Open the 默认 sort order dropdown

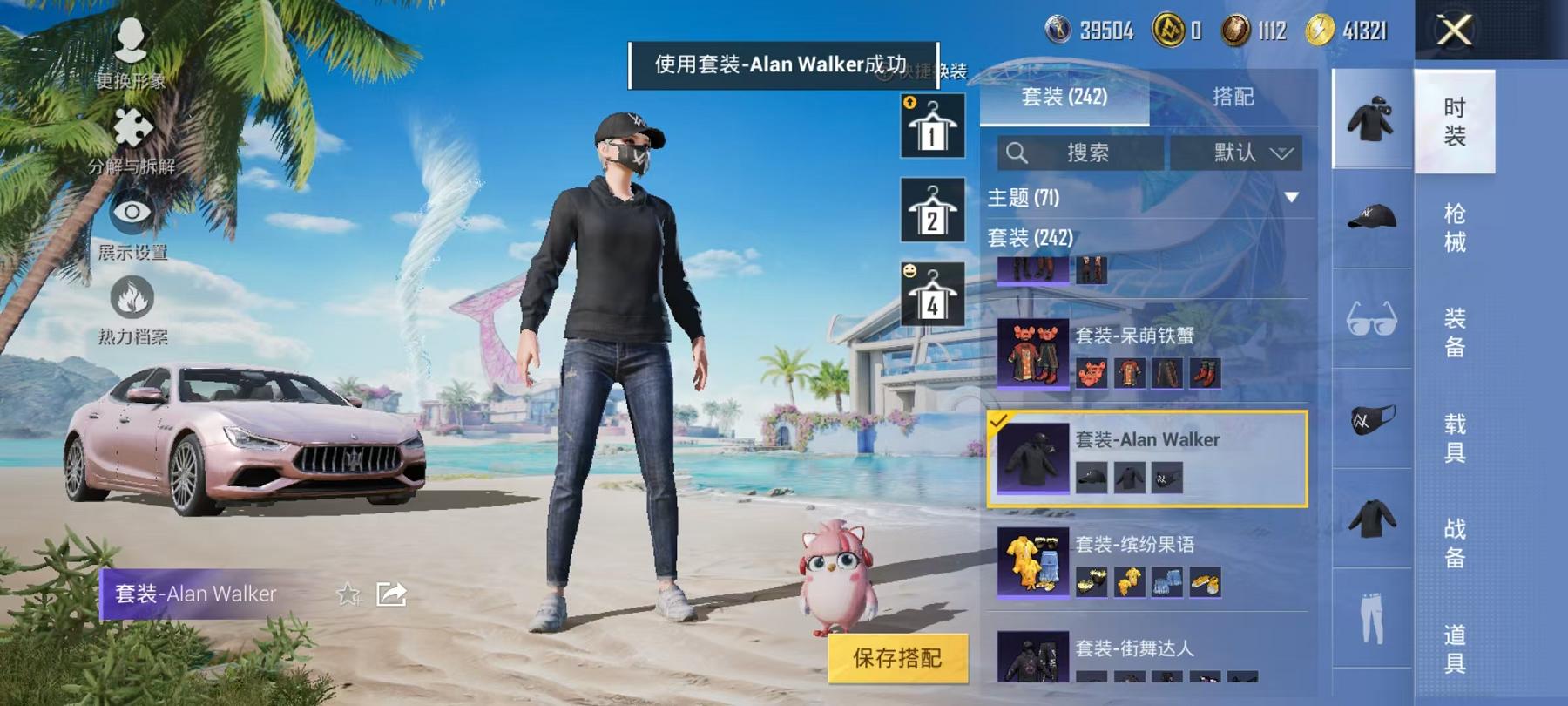[x=1242, y=153]
